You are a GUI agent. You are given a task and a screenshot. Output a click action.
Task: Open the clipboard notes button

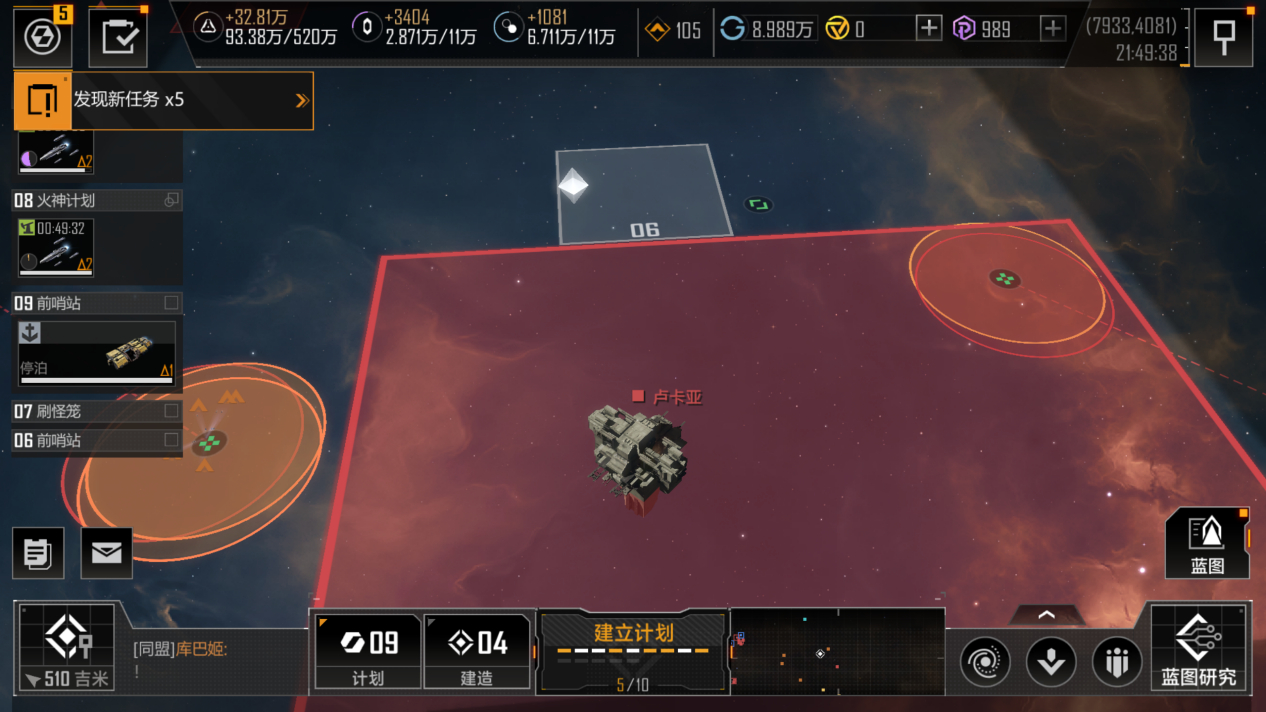tap(38, 553)
